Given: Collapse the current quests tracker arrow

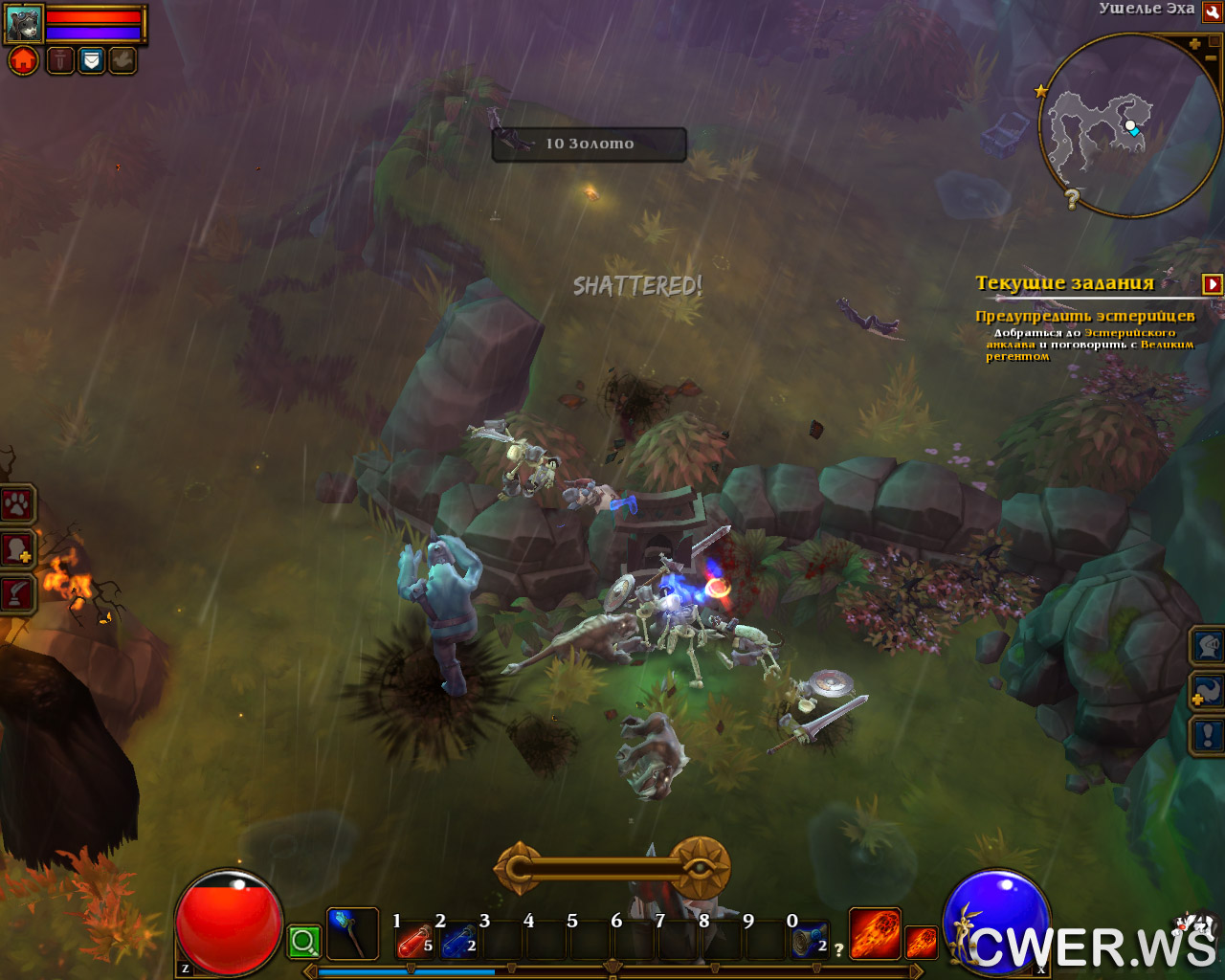Looking at the screenshot, I should tap(1213, 284).
